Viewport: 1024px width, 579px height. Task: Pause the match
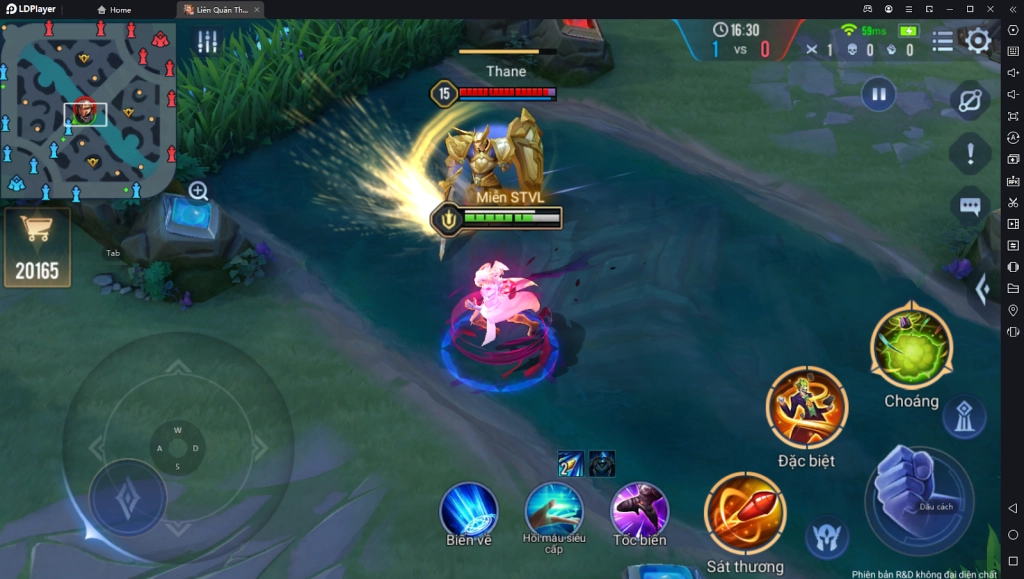878,95
